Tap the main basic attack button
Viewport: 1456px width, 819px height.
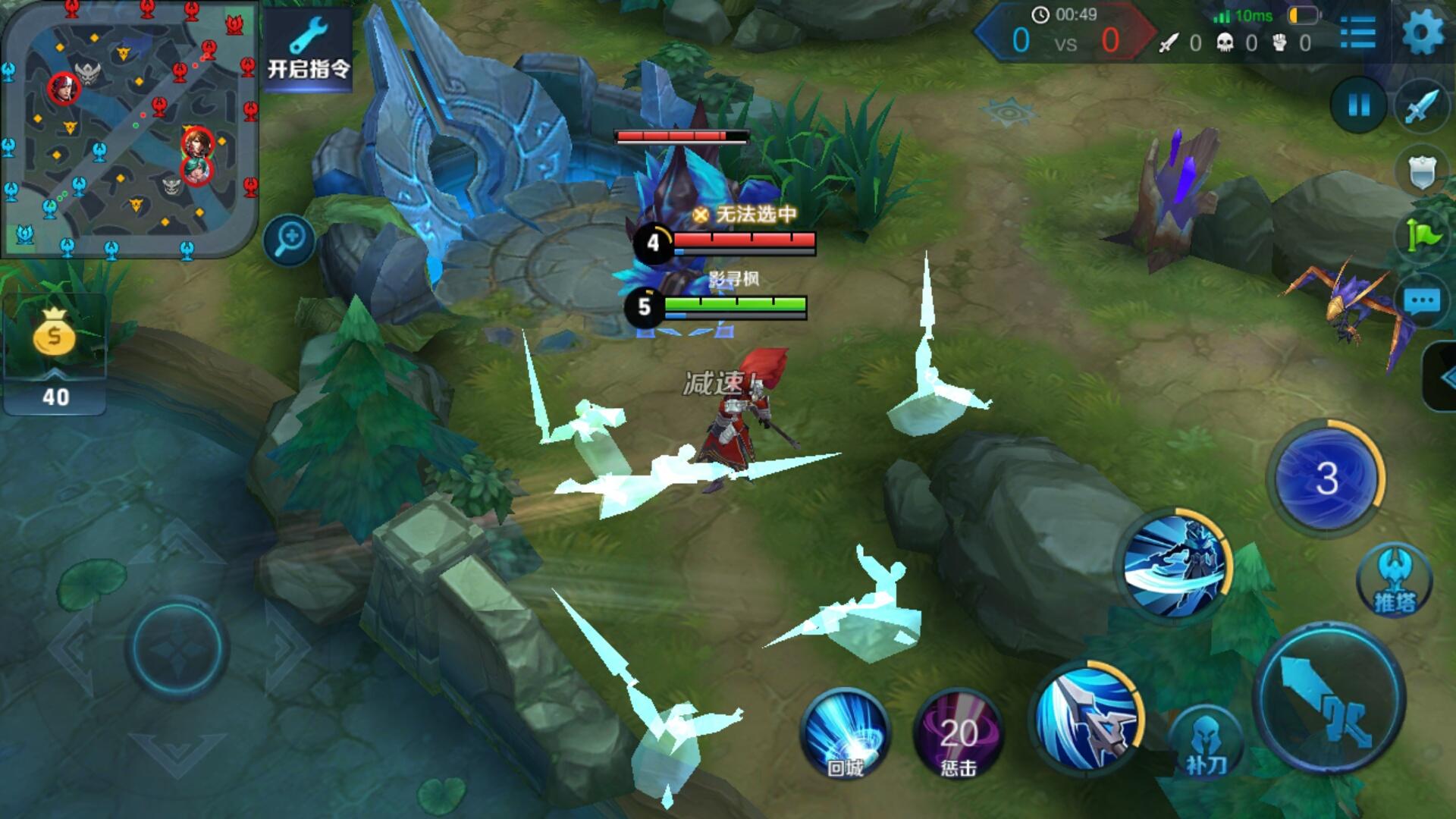1330,698
